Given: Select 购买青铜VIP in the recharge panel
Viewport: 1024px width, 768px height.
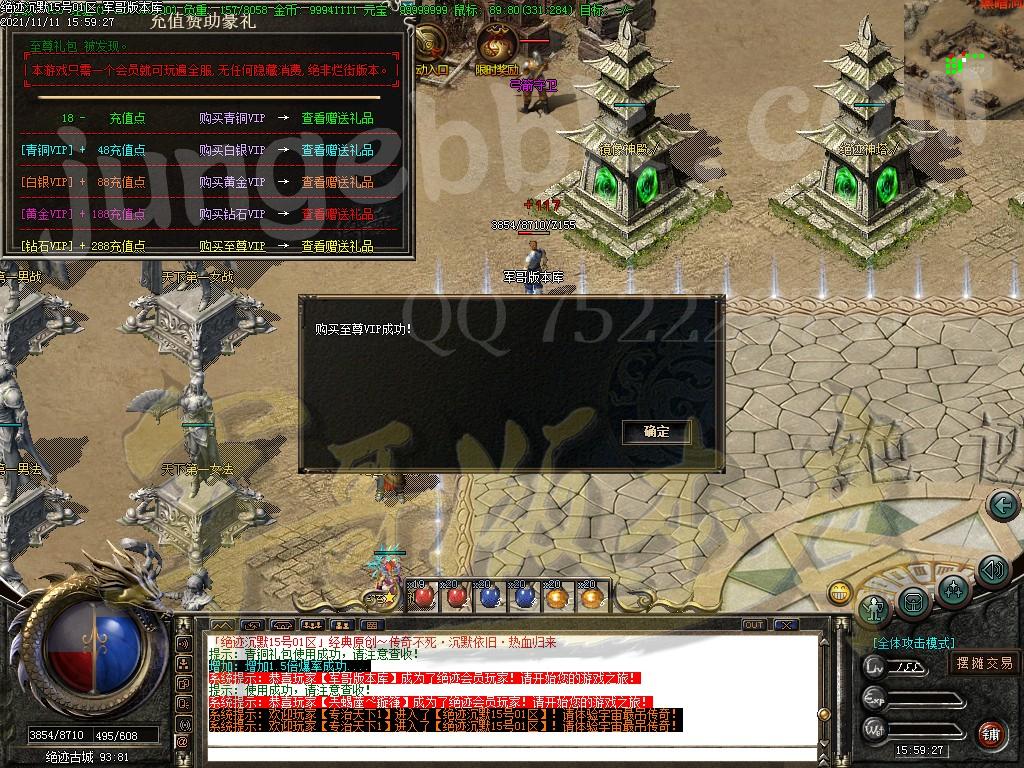Looking at the screenshot, I should [x=232, y=118].
